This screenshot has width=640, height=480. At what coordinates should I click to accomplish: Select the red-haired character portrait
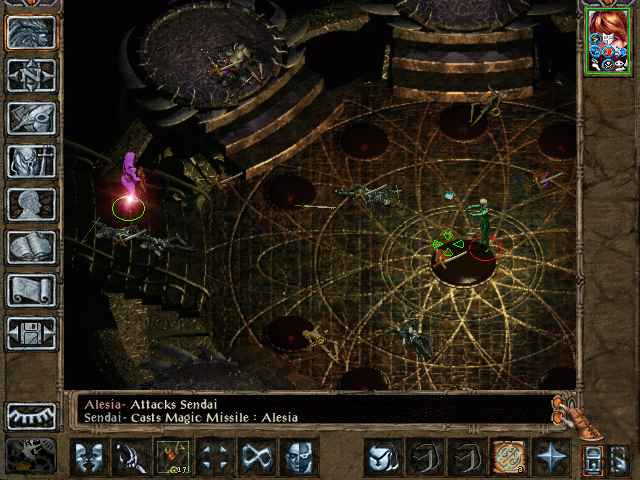[606, 39]
